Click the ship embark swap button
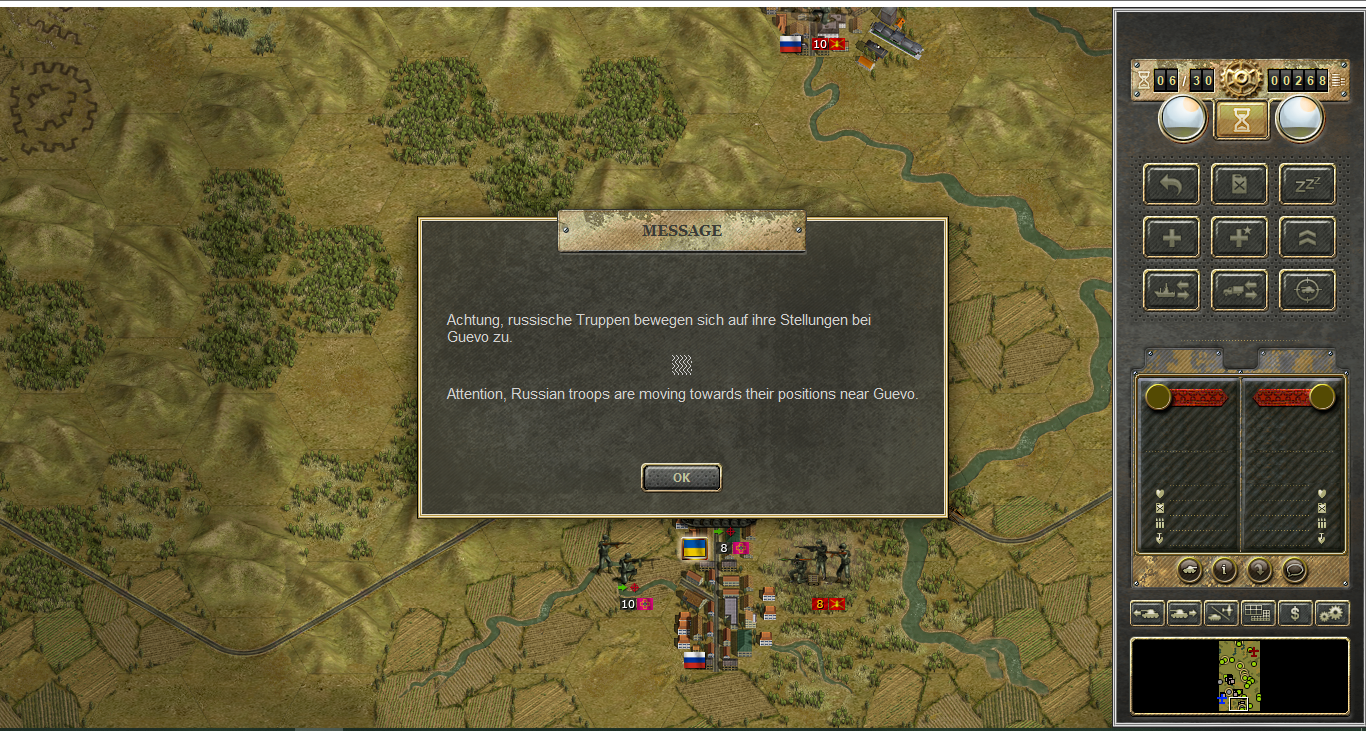 click(1171, 290)
